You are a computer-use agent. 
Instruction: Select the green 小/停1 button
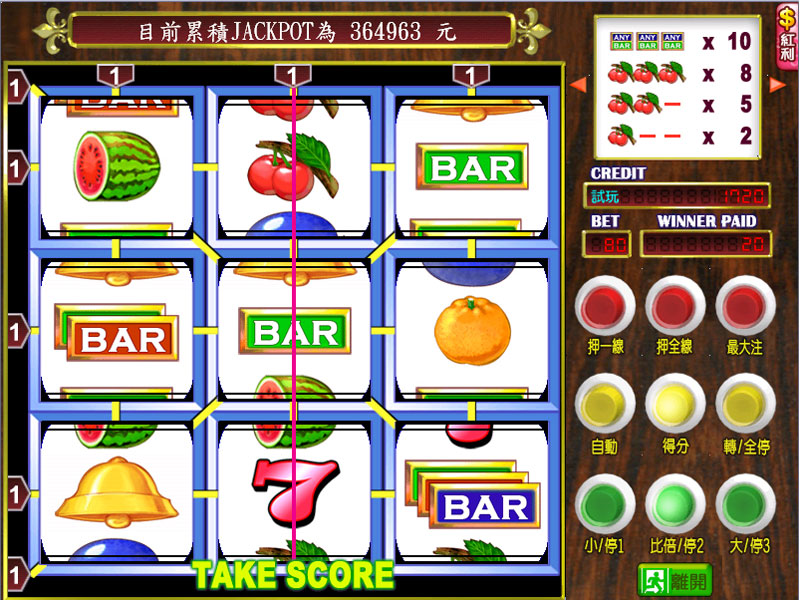(603, 504)
